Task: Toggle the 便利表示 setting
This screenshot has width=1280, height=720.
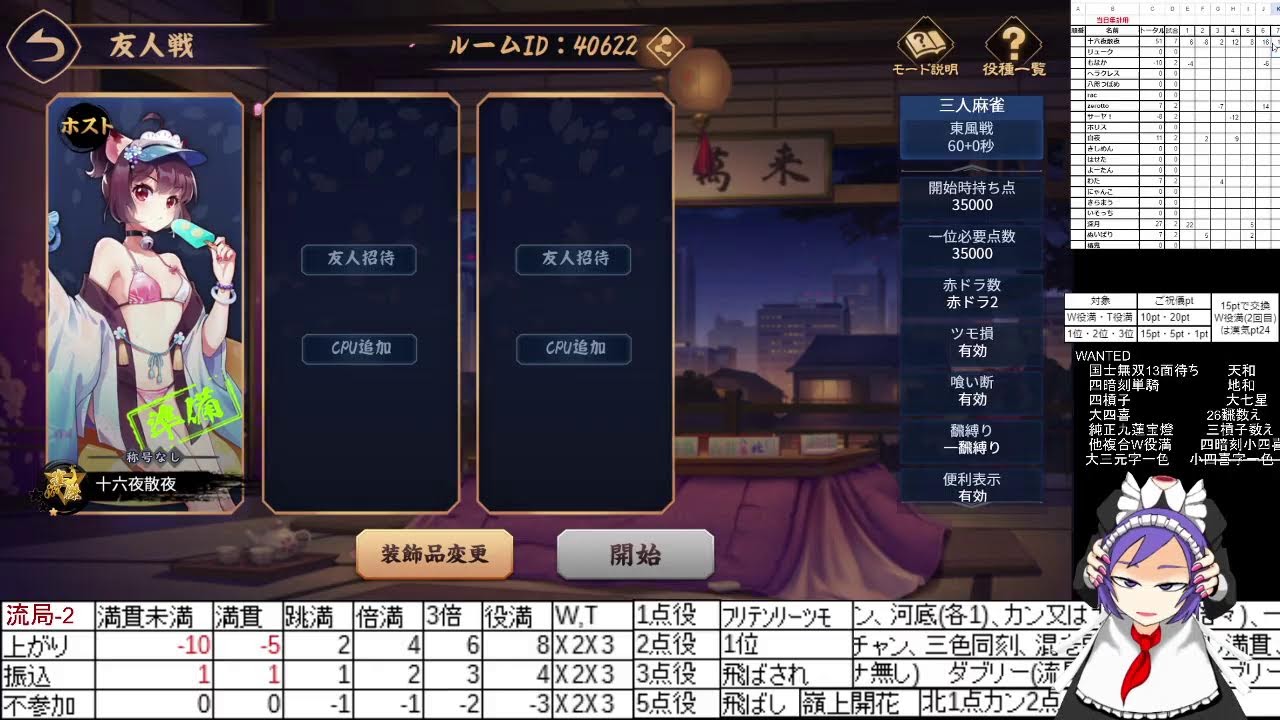Action: tap(971, 487)
